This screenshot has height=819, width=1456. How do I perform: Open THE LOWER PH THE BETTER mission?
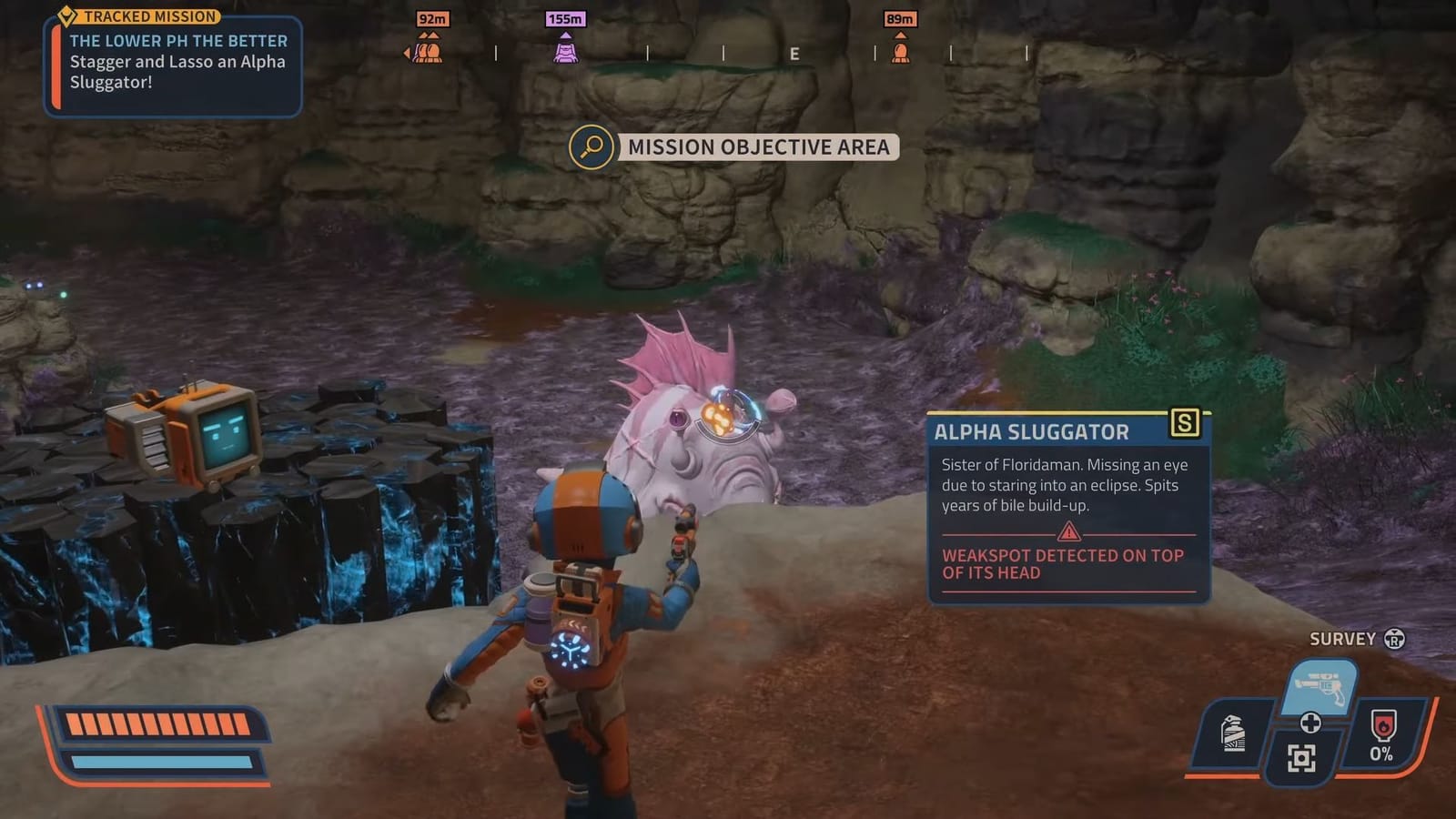(x=178, y=41)
